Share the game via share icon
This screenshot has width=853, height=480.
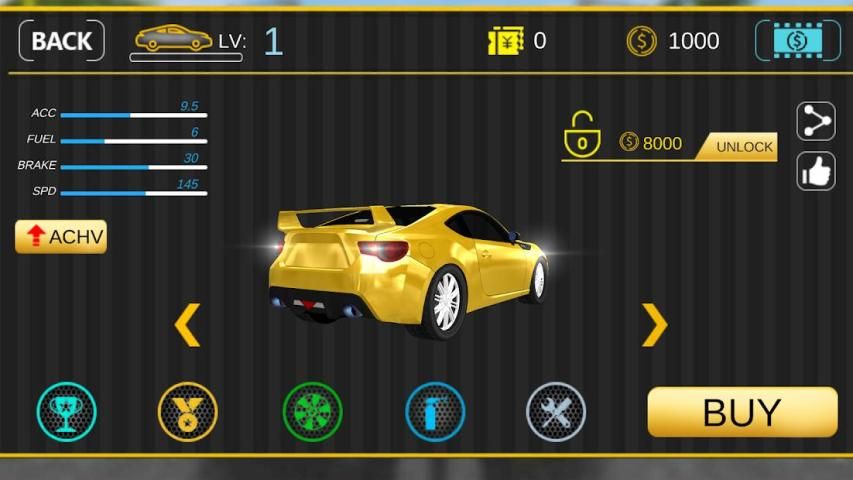click(x=816, y=122)
